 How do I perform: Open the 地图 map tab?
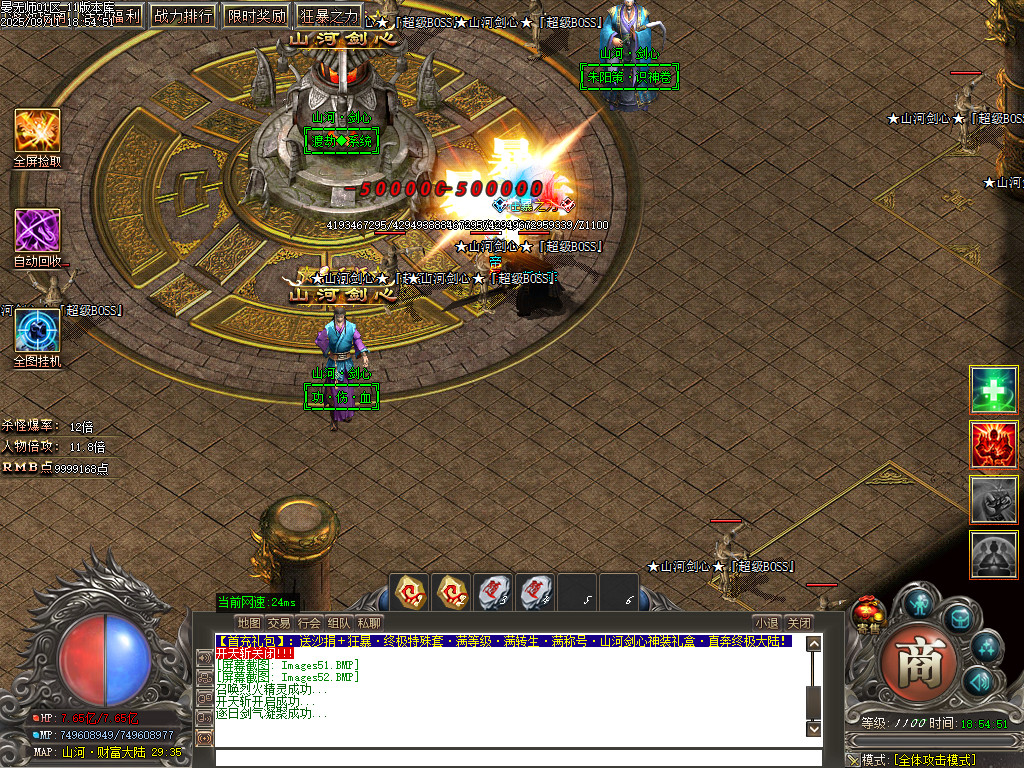tap(249, 623)
